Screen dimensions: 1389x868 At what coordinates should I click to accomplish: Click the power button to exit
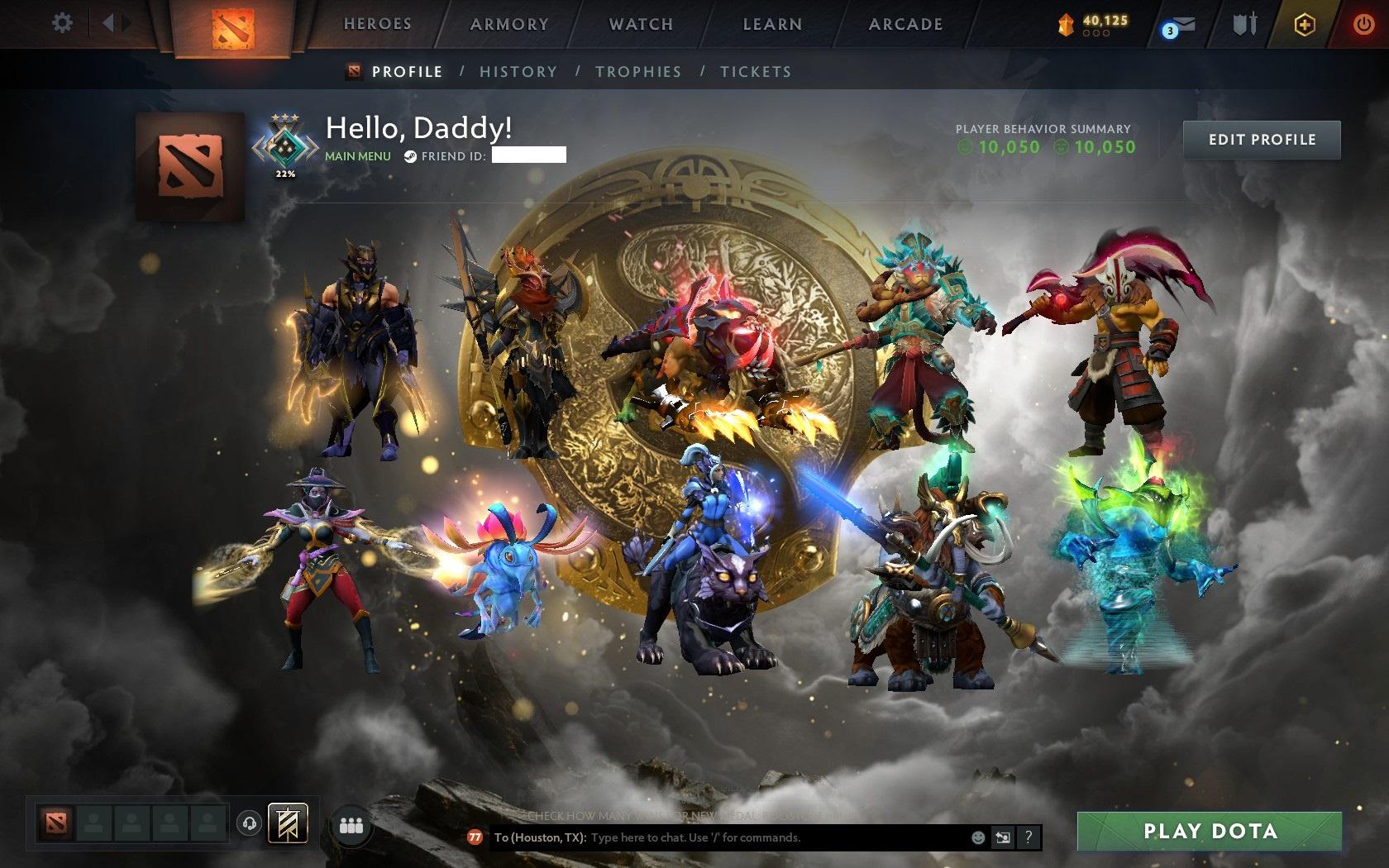tap(1363, 22)
